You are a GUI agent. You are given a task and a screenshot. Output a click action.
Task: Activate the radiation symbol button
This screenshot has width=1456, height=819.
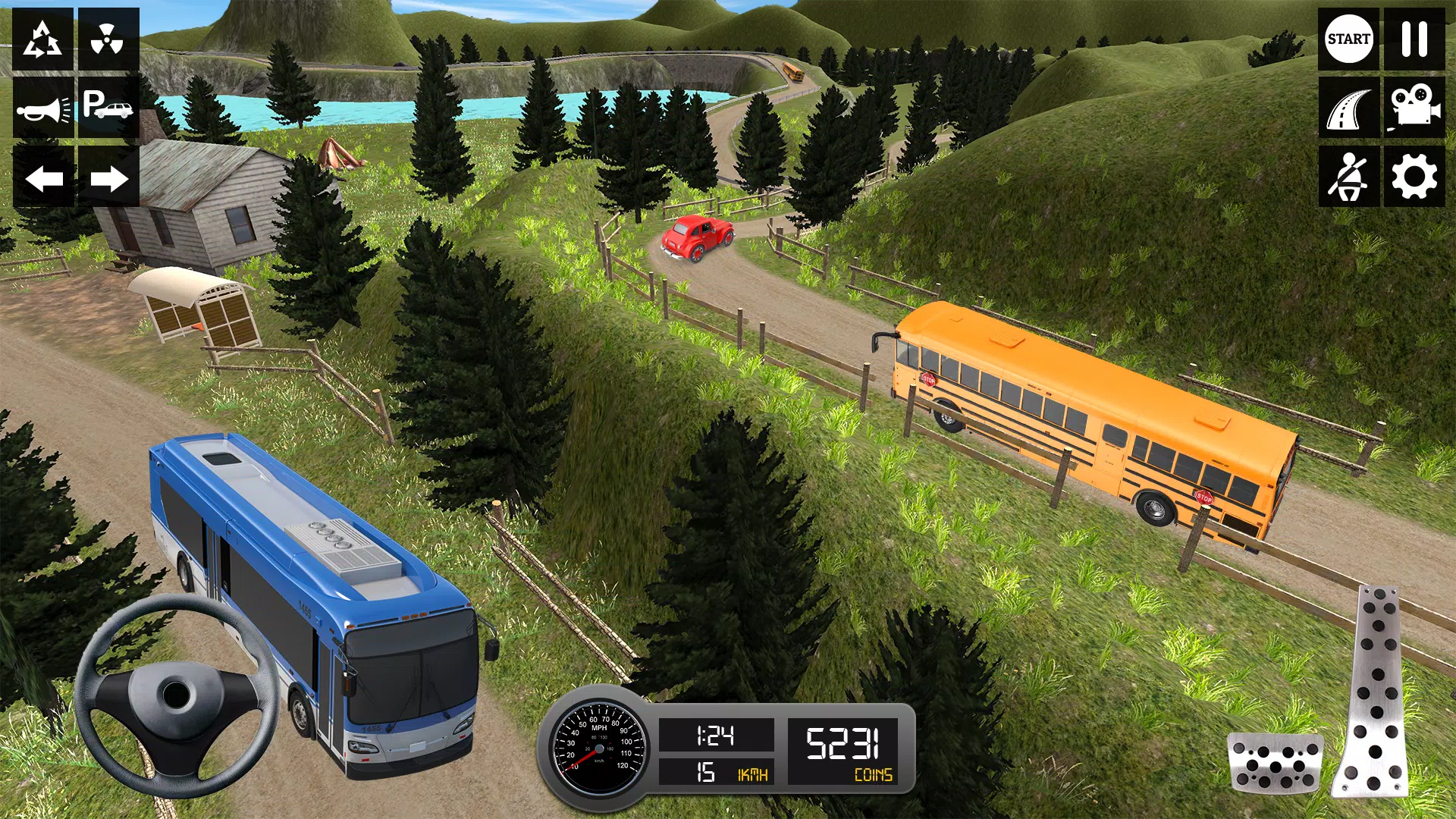pos(108,39)
